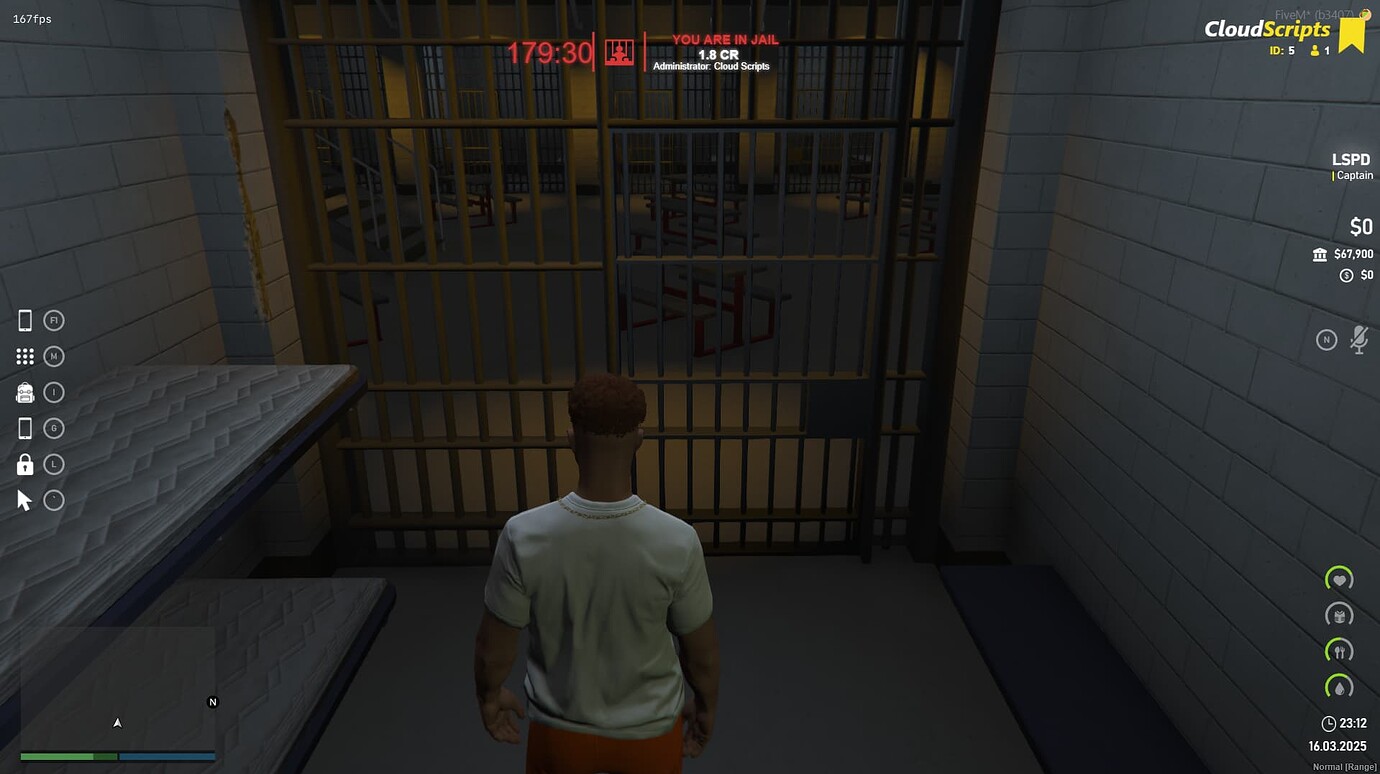This screenshot has width=1380, height=774.
Task: Expand the LSPD Captain job display
Action: [x=1350, y=165]
